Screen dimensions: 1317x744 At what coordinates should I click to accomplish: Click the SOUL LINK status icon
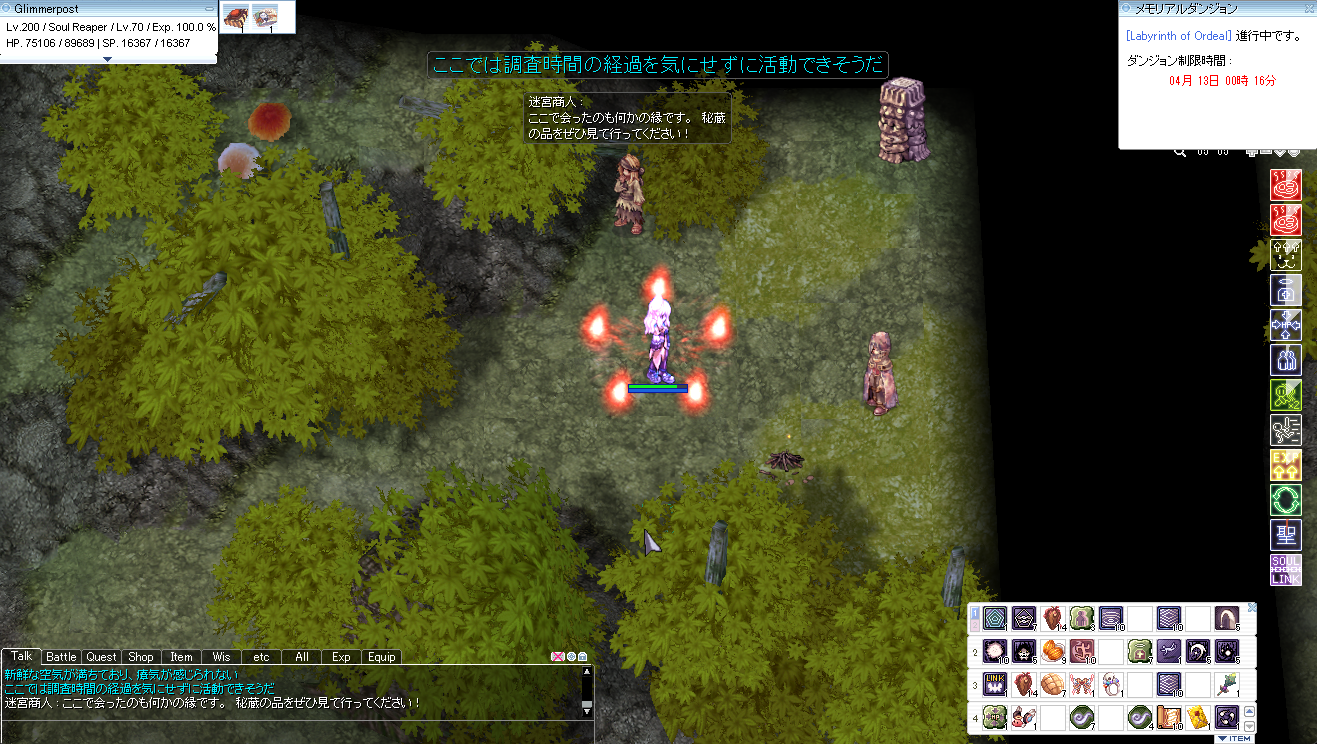[x=1285, y=569]
